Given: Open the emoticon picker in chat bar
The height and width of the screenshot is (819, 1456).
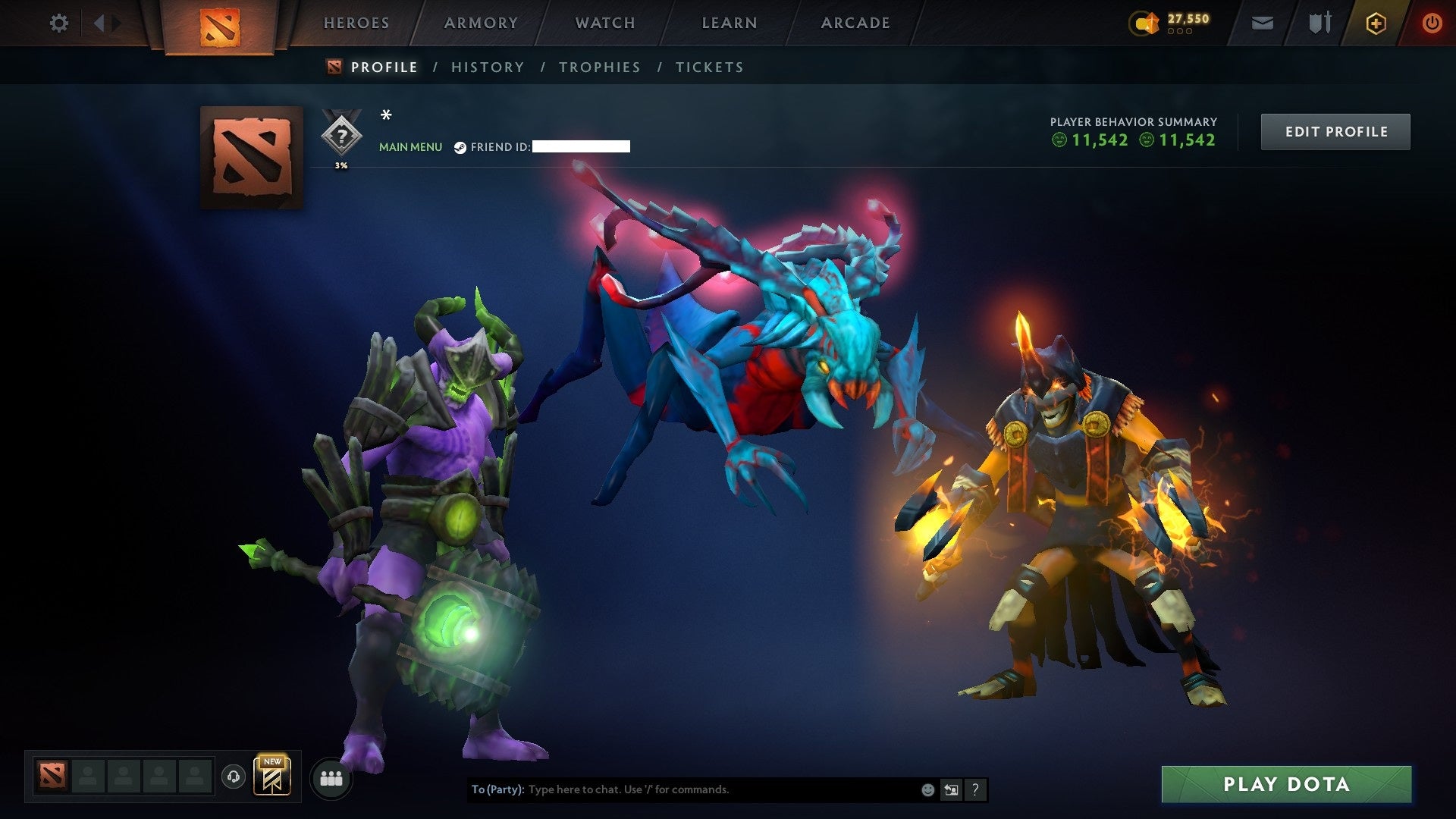Looking at the screenshot, I should tap(927, 789).
